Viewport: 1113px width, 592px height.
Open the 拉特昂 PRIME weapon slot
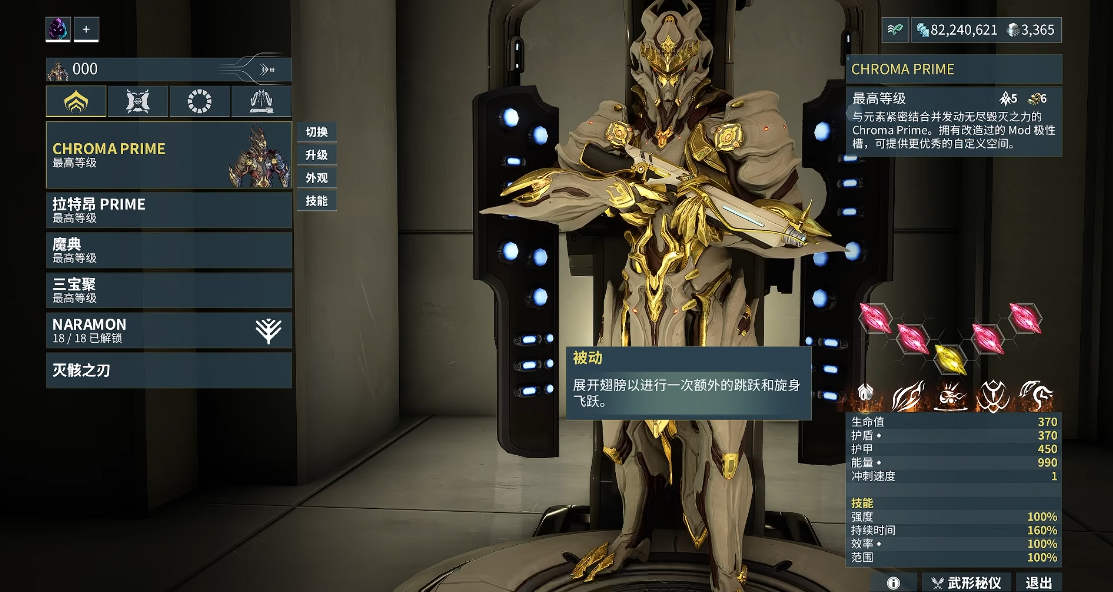[168, 210]
